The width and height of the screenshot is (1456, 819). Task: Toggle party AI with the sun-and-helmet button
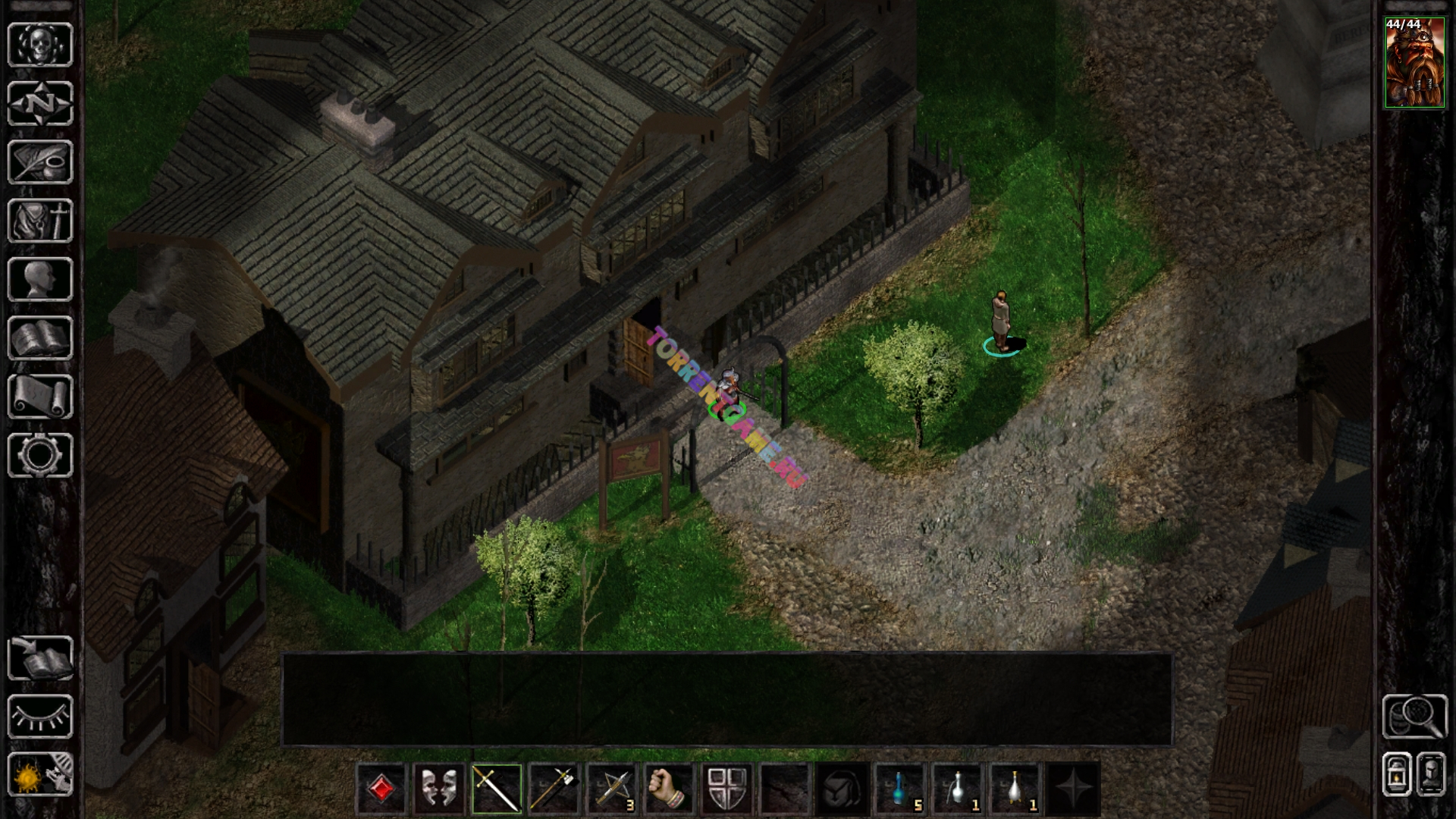point(40,774)
